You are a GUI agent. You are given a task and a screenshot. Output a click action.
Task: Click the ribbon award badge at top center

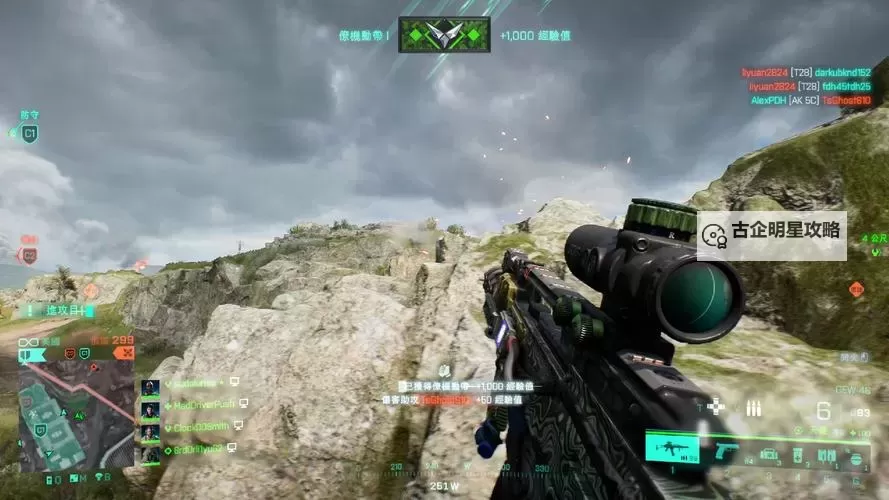pos(444,35)
